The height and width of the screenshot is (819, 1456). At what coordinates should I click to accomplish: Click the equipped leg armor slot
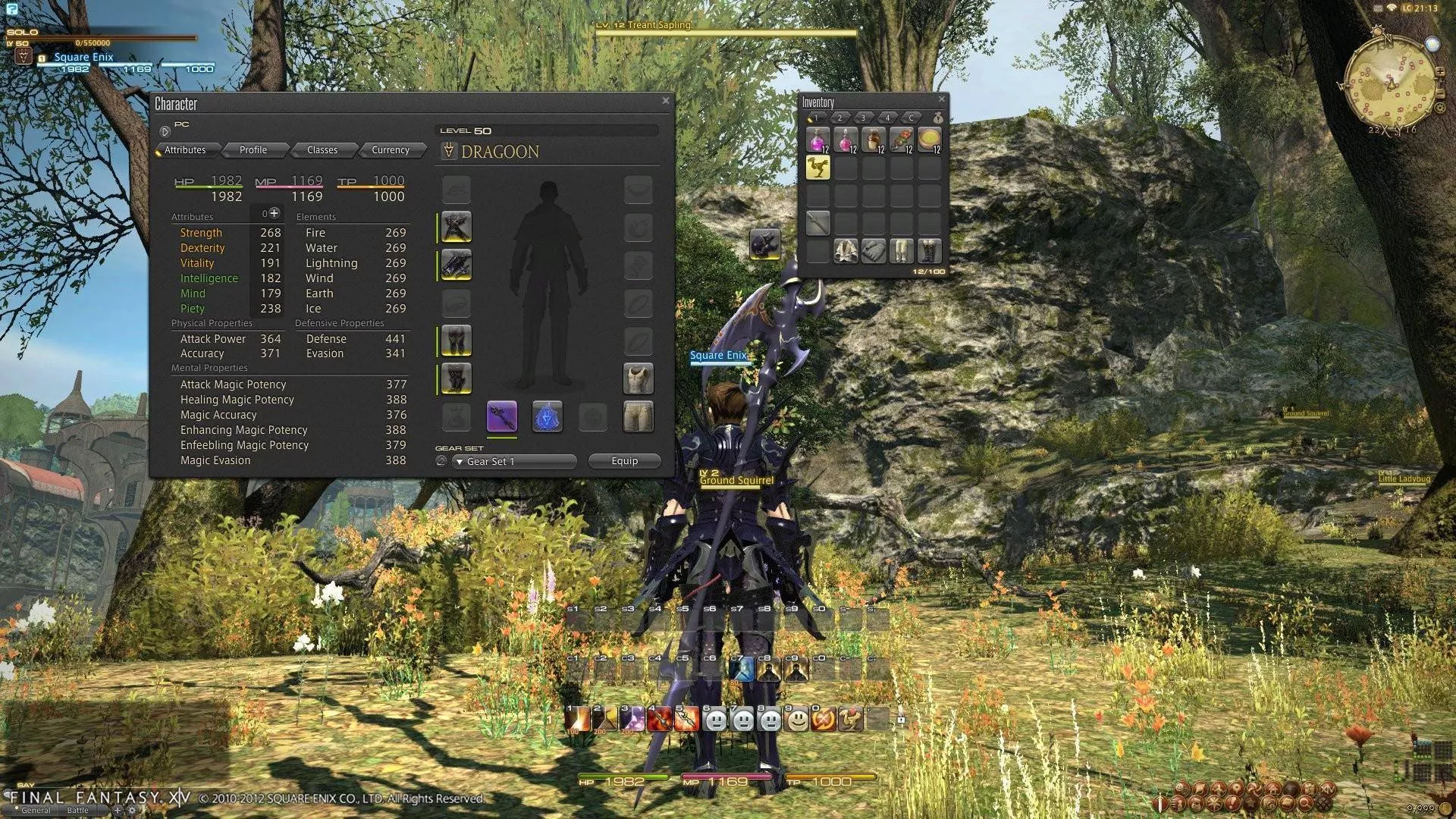click(456, 340)
